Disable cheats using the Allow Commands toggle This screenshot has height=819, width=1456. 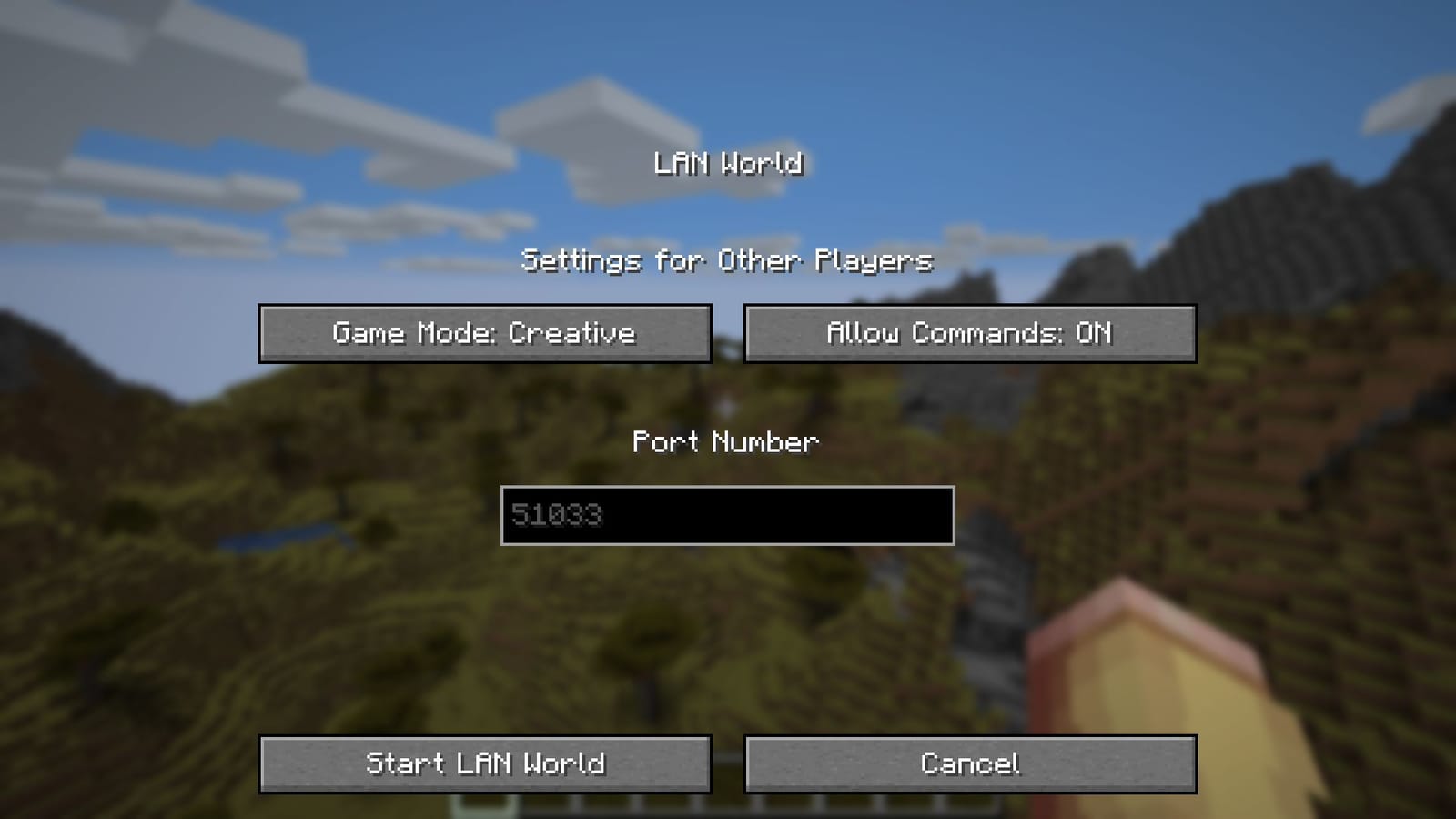pyautogui.click(x=968, y=333)
